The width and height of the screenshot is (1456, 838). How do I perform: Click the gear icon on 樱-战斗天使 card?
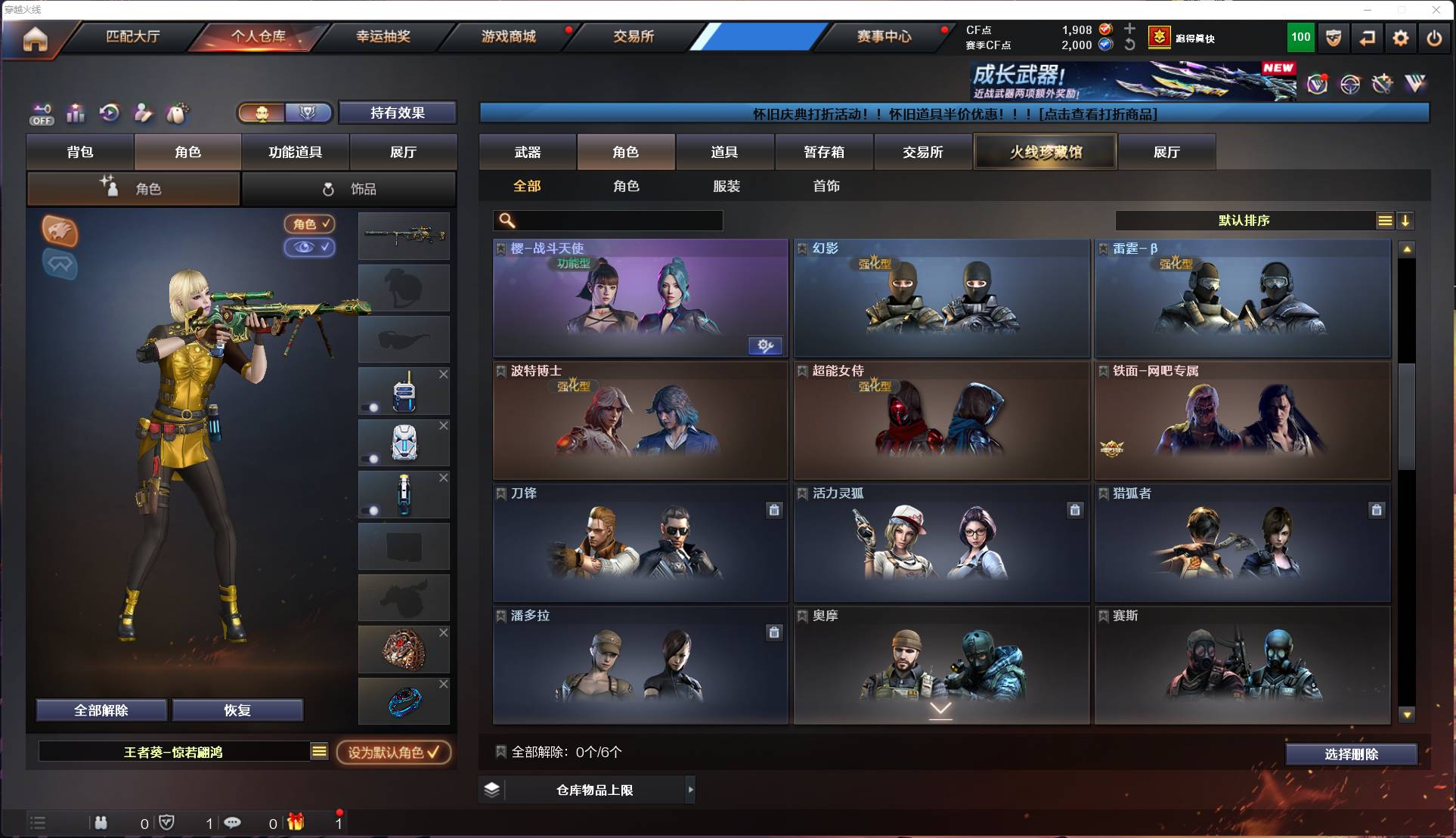(x=766, y=345)
